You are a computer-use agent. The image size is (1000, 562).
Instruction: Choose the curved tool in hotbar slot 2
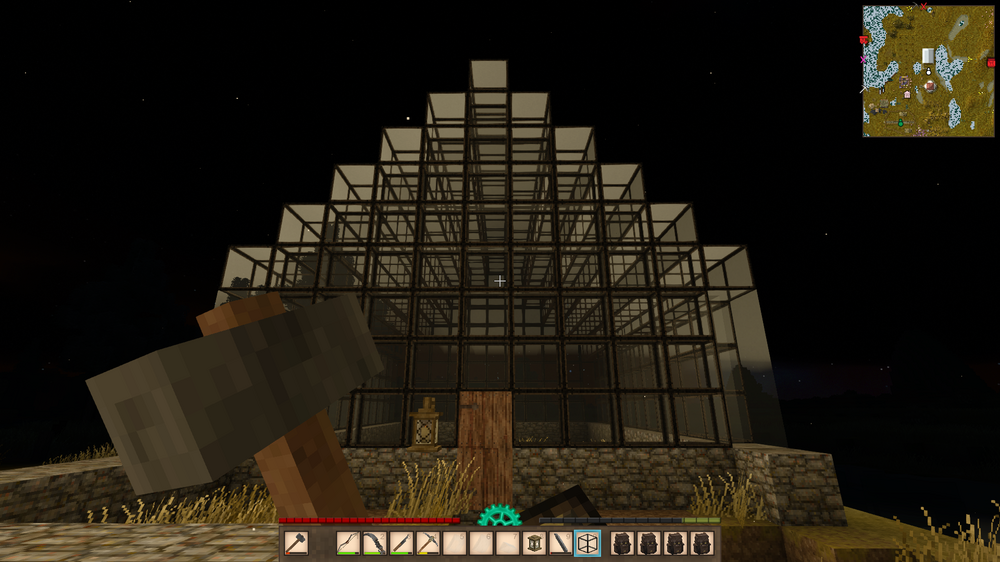pyautogui.click(x=374, y=544)
